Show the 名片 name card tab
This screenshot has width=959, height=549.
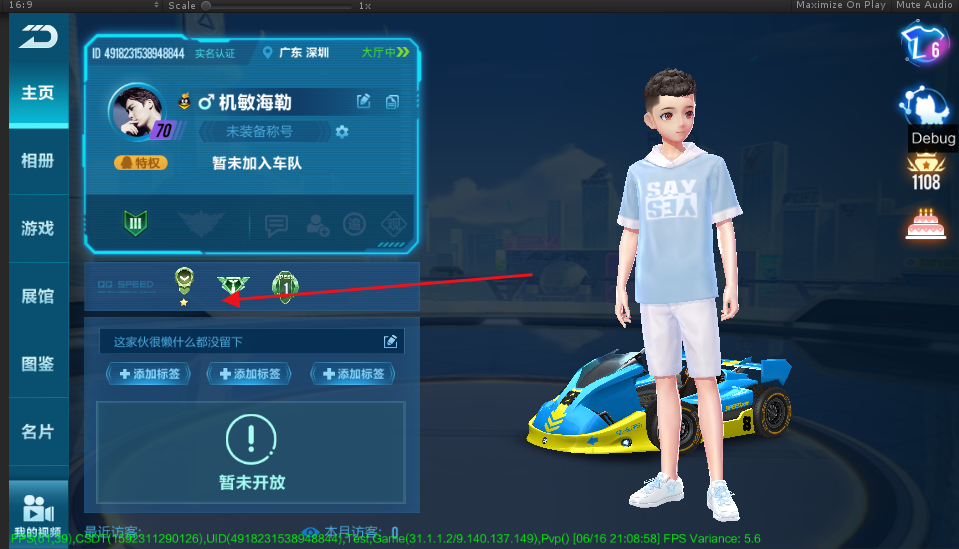pos(38,432)
